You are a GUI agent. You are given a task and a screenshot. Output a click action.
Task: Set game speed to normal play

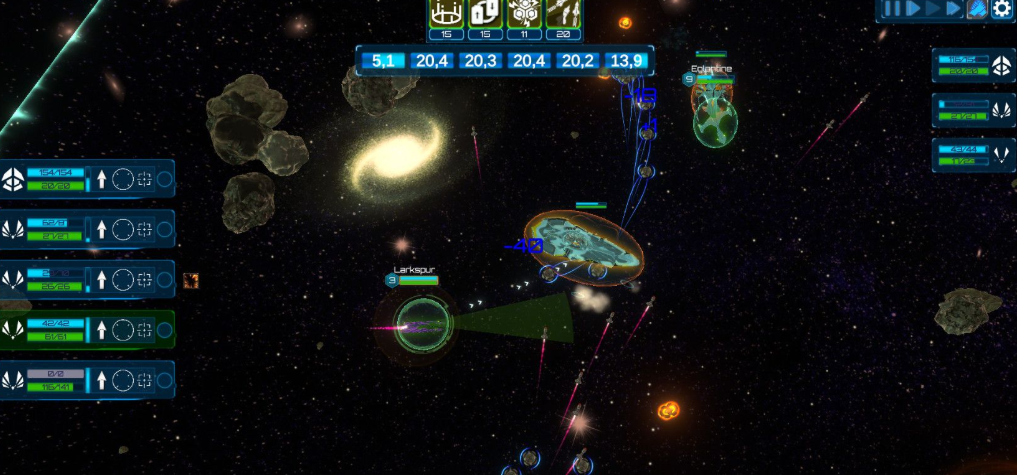(913, 9)
